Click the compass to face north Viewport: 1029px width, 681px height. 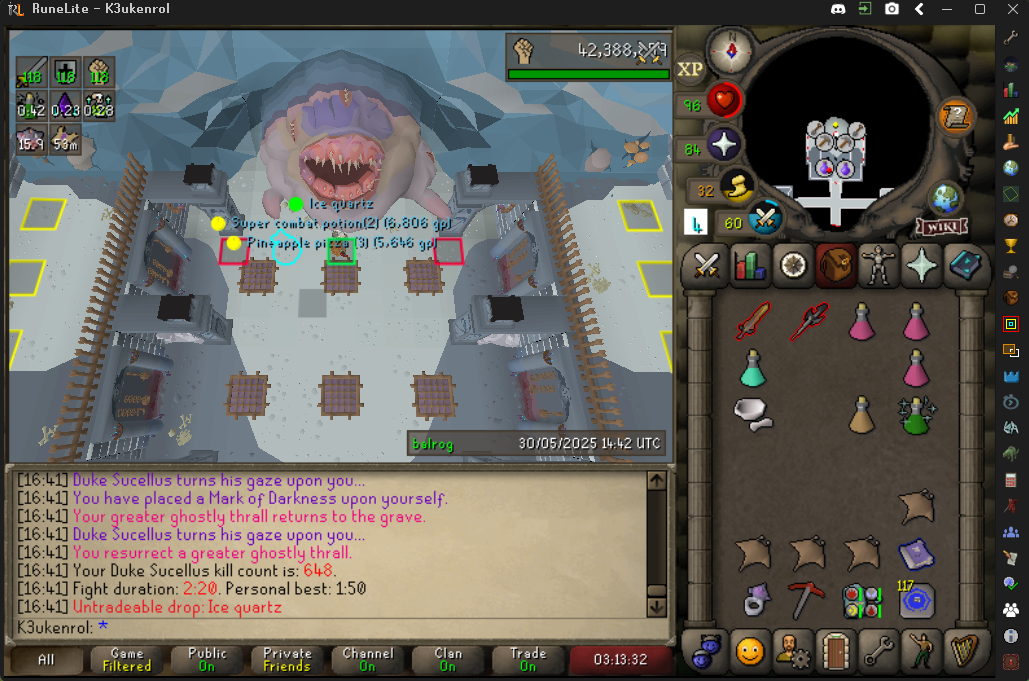click(x=730, y=49)
